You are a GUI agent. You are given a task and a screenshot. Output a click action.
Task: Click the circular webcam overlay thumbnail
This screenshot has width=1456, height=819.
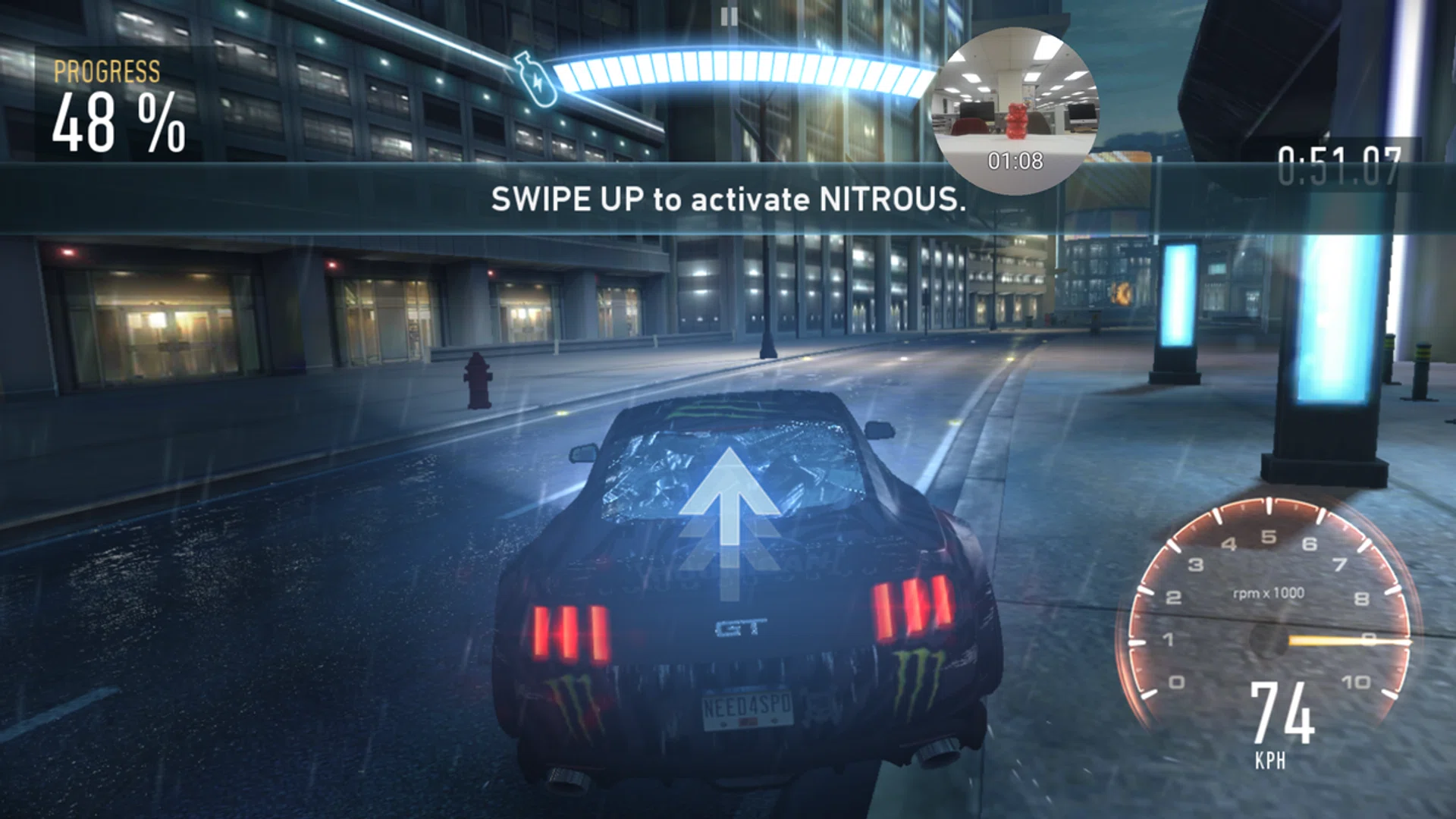click(1015, 111)
